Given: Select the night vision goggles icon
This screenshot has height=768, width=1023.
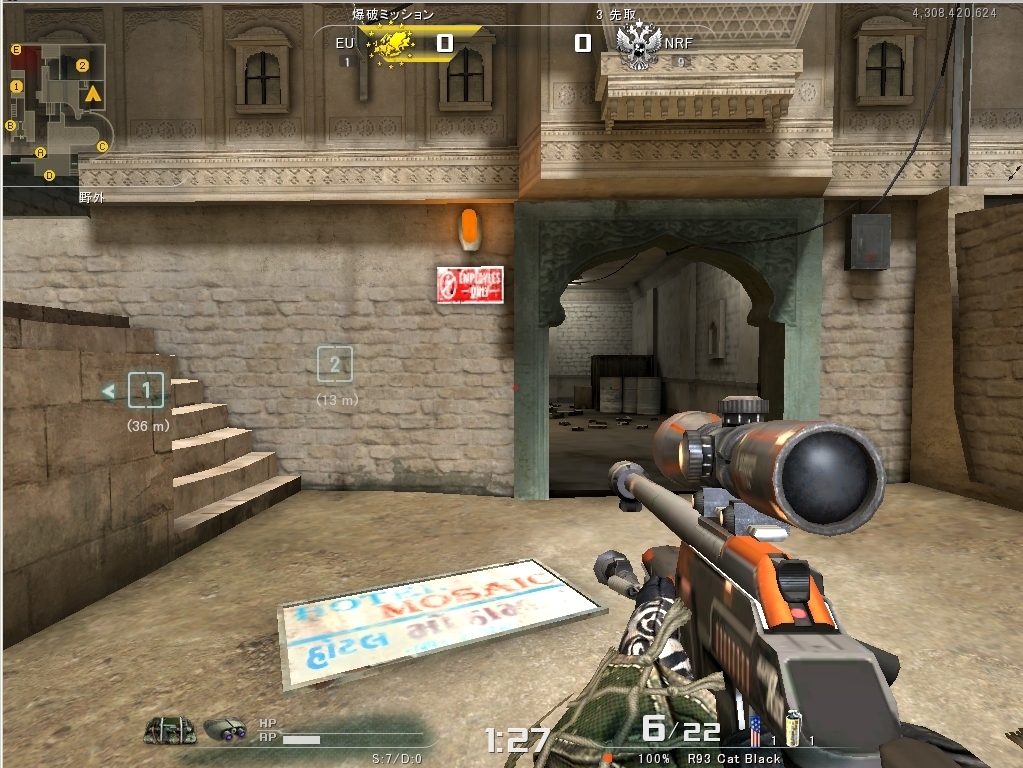Looking at the screenshot, I should (225, 731).
